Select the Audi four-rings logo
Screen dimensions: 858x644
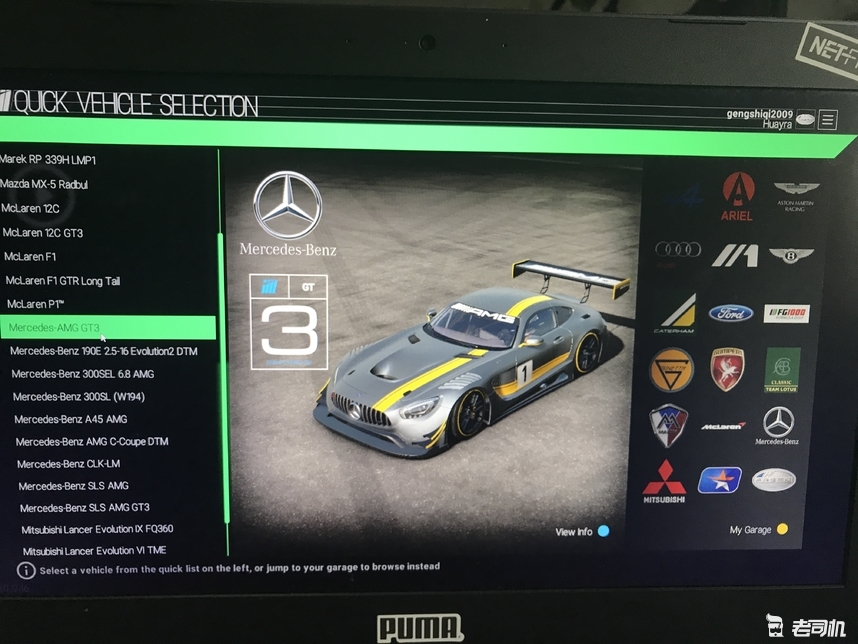pyautogui.click(x=677, y=250)
